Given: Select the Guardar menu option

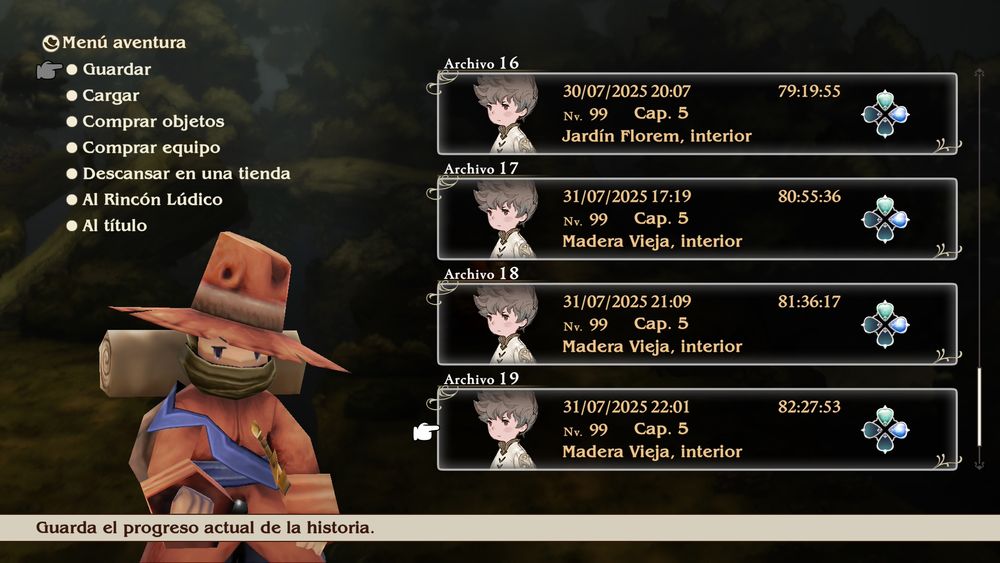Looking at the screenshot, I should (x=116, y=70).
